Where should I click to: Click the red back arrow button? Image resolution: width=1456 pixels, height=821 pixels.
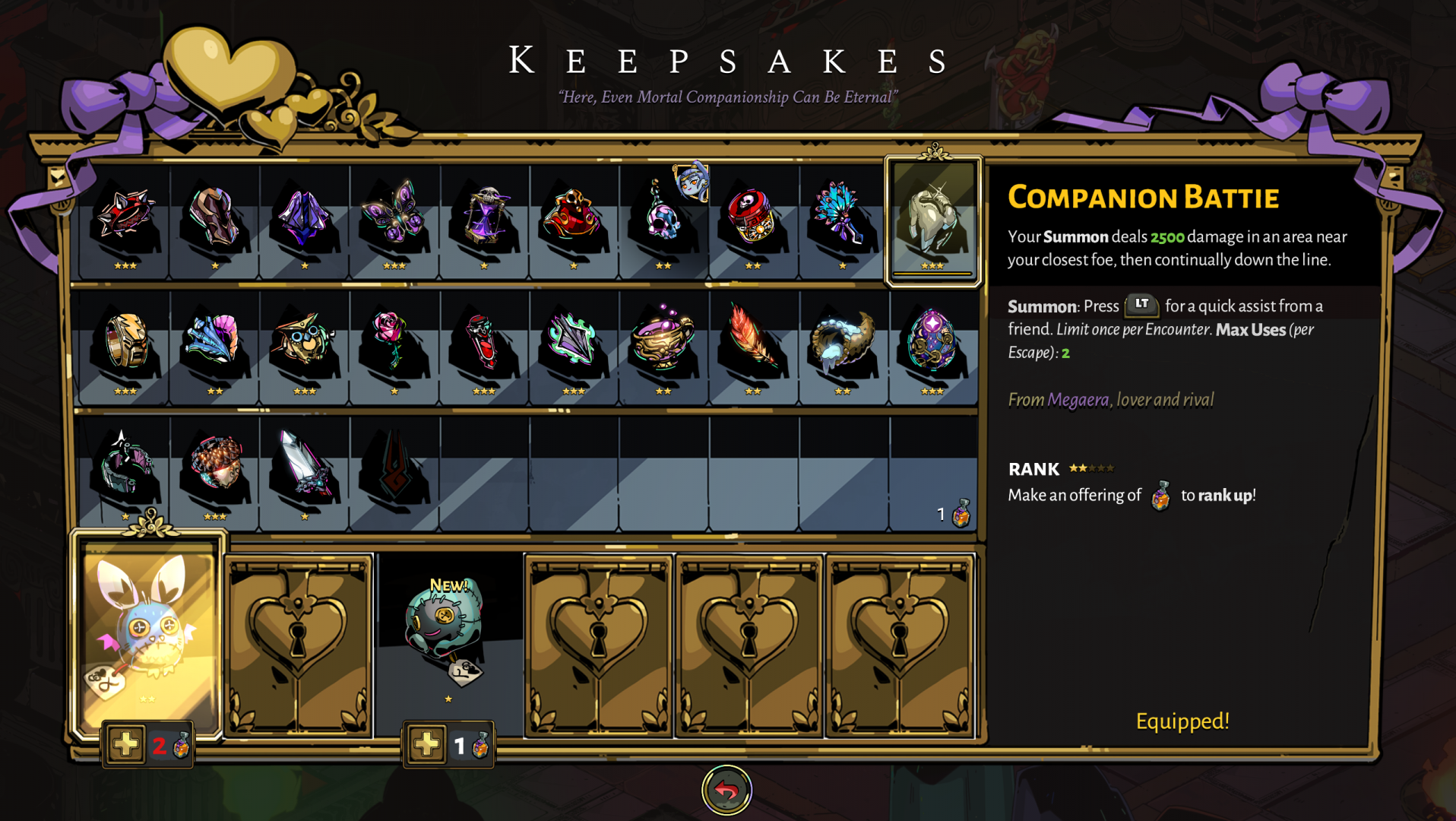pyautogui.click(x=726, y=791)
